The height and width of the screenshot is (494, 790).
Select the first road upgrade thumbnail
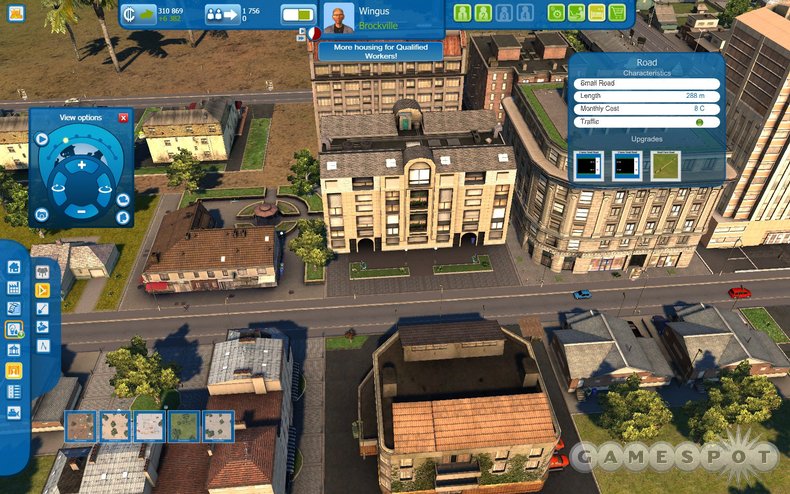(x=590, y=165)
